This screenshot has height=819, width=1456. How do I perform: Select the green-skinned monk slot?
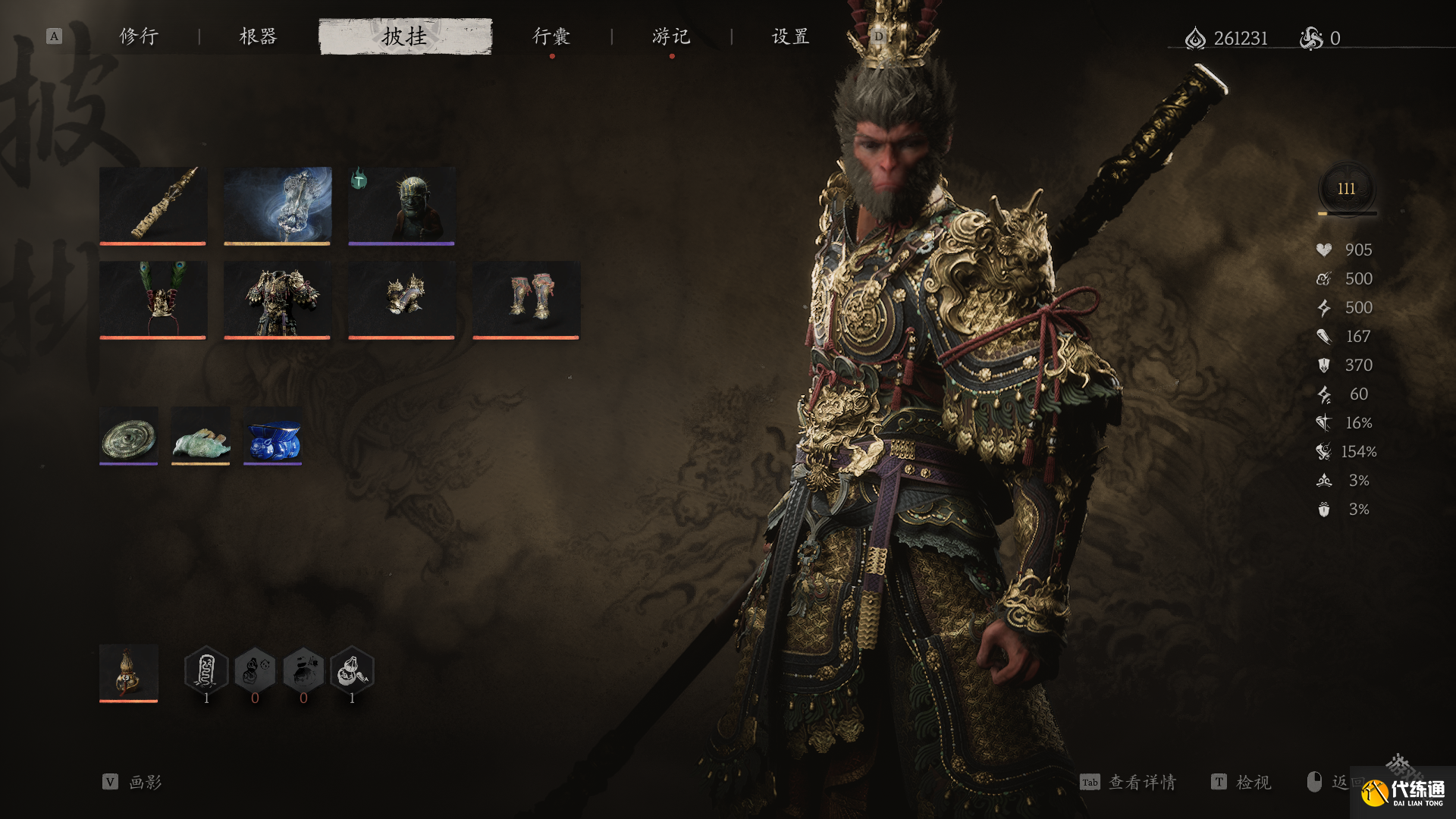coord(401,205)
